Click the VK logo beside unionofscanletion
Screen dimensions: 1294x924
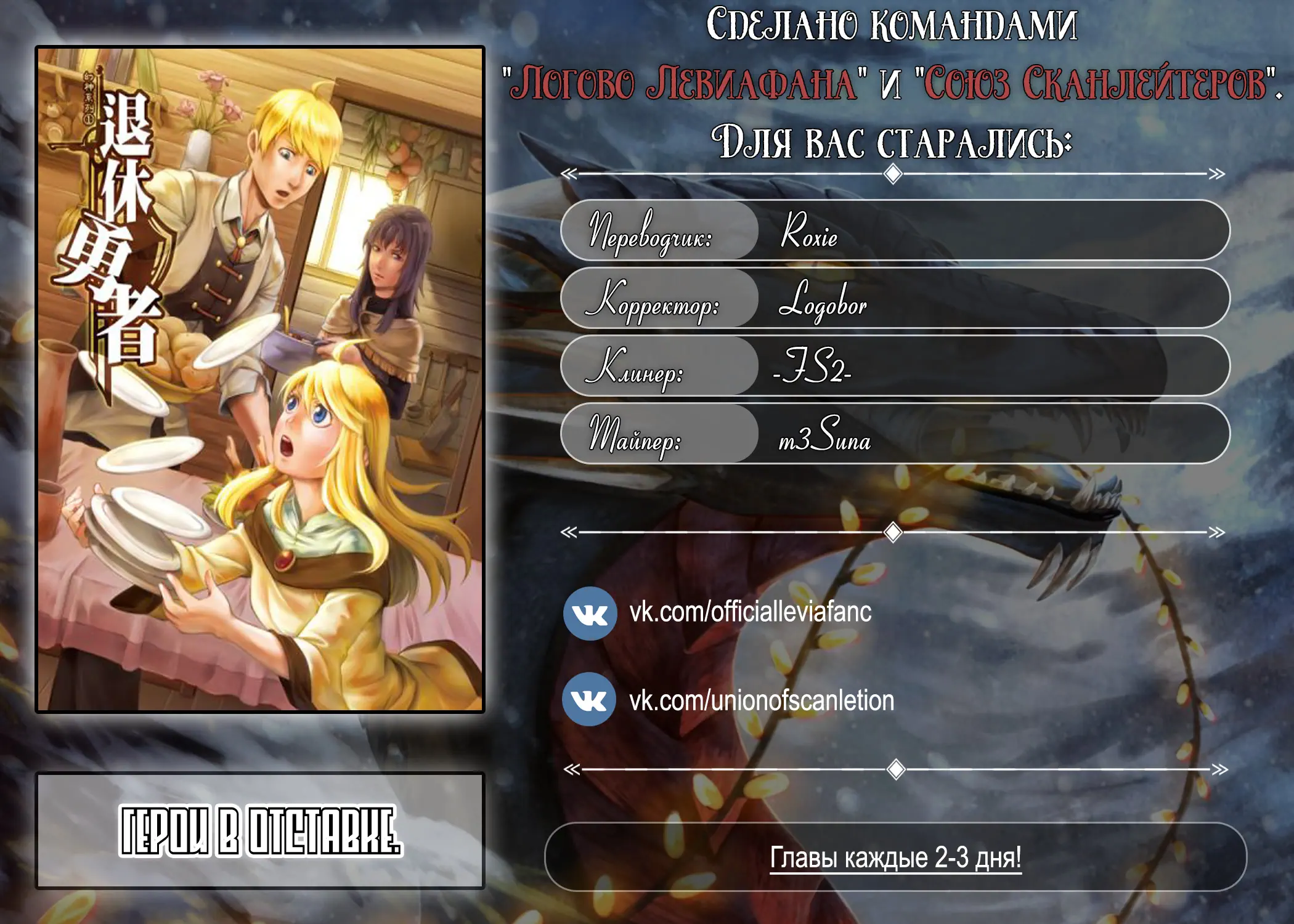589,699
